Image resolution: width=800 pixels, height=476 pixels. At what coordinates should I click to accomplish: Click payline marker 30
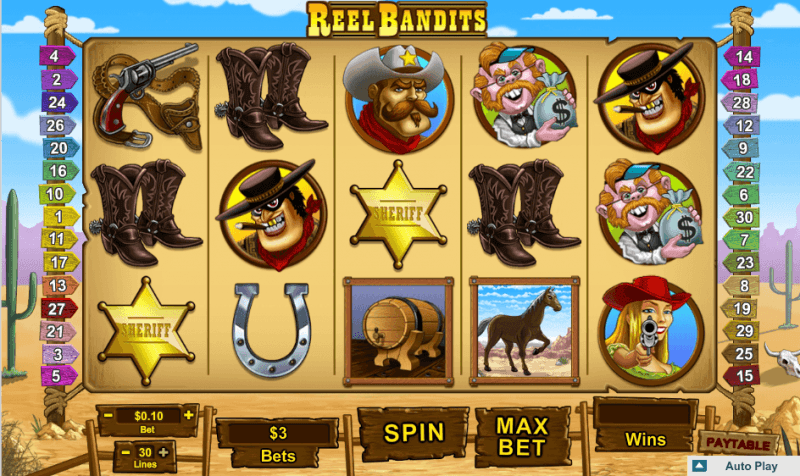pyautogui.click(x=743, y=217)
